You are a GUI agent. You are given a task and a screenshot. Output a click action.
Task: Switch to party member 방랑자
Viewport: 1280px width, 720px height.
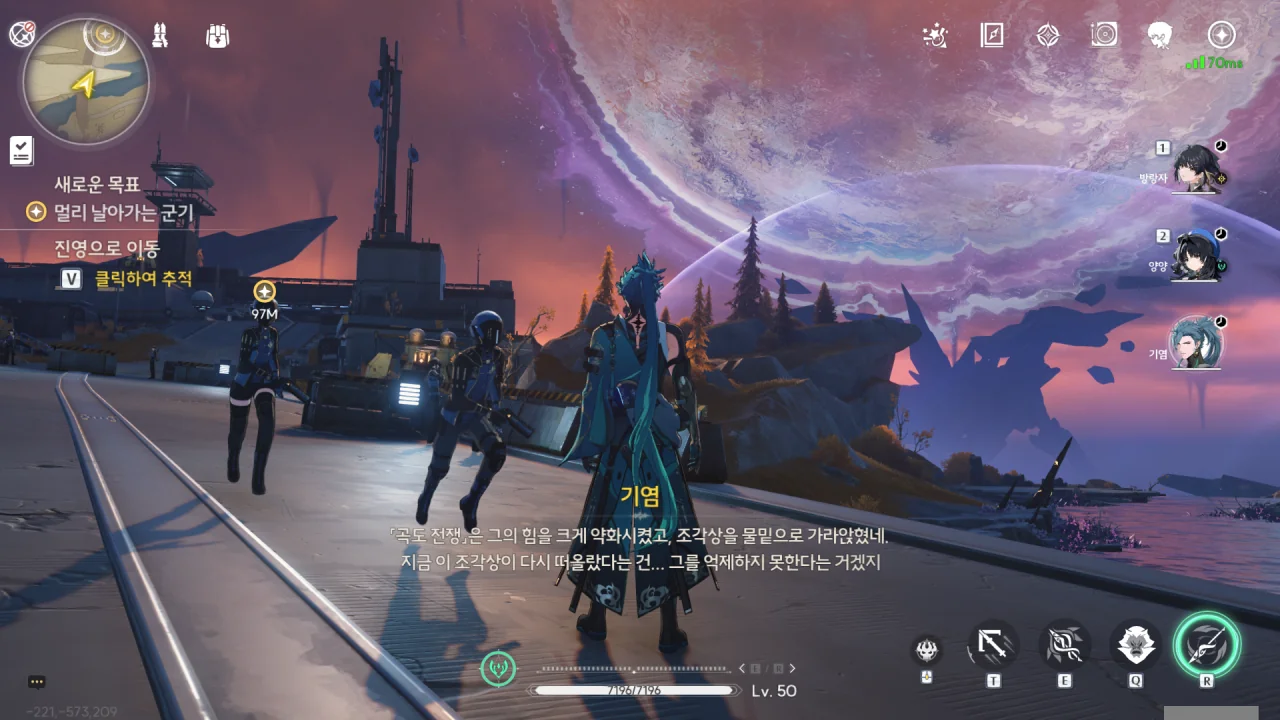(1196, 167)
